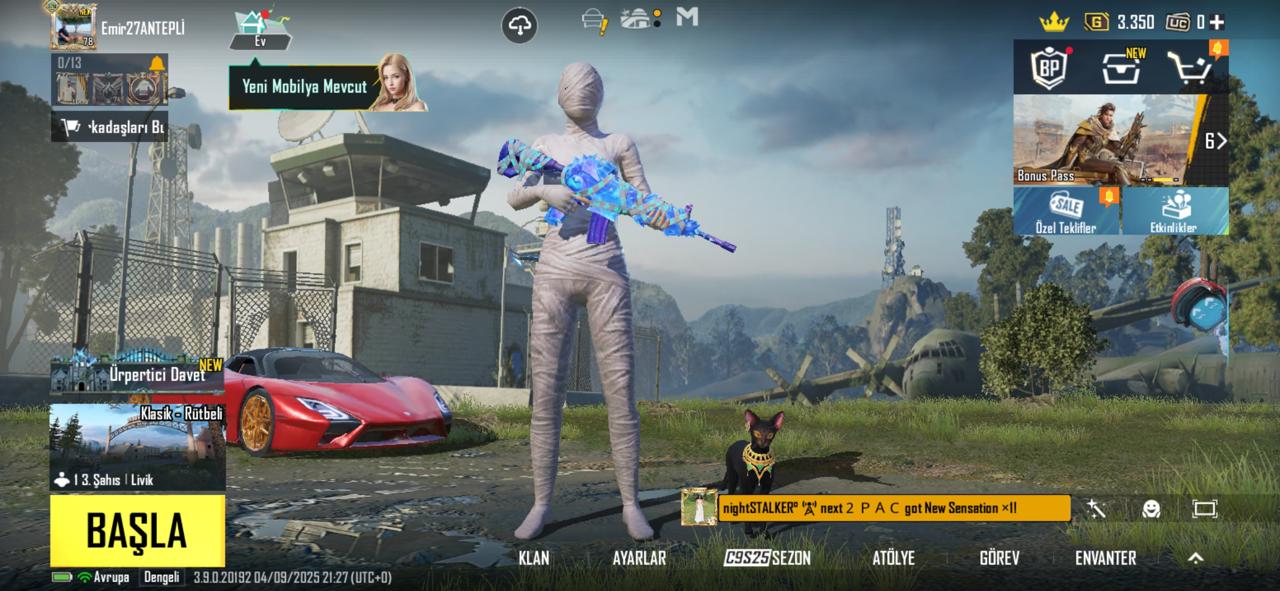Show the C9S25 SEZON page
This screenshot has width=1280, height=591.
pos(767,558)
